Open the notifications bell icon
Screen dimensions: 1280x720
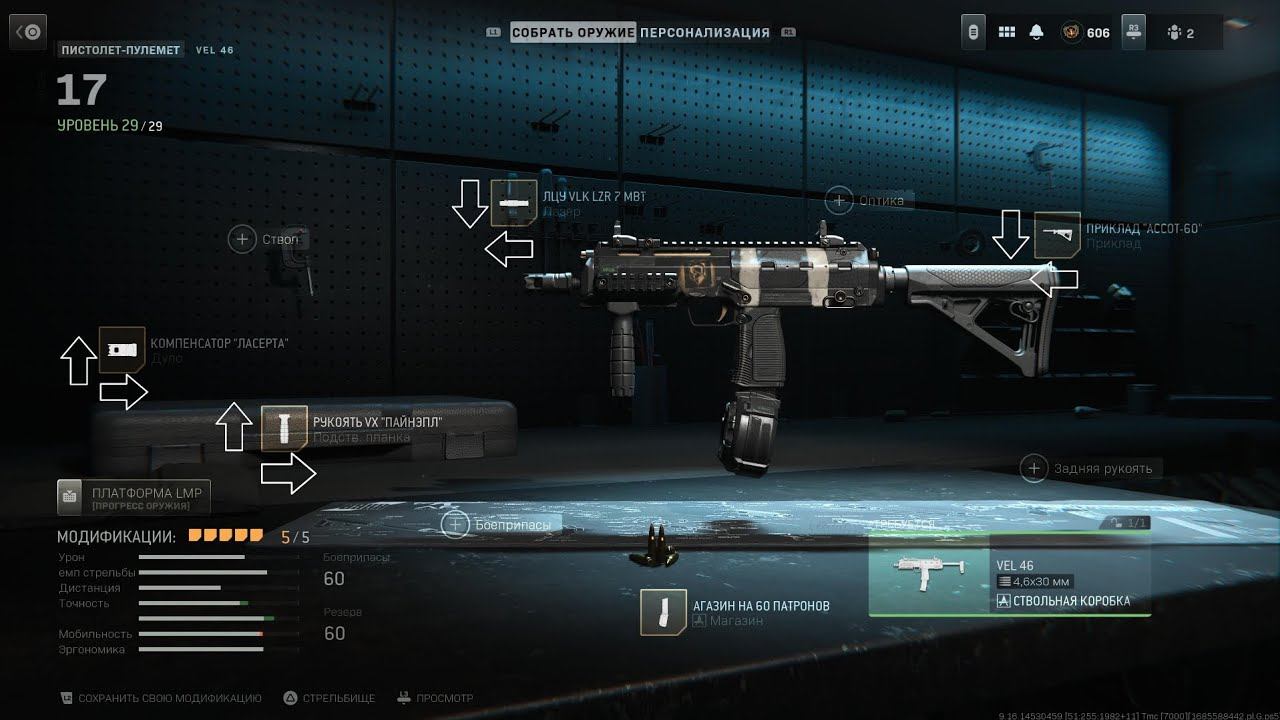click(1036, 32)
